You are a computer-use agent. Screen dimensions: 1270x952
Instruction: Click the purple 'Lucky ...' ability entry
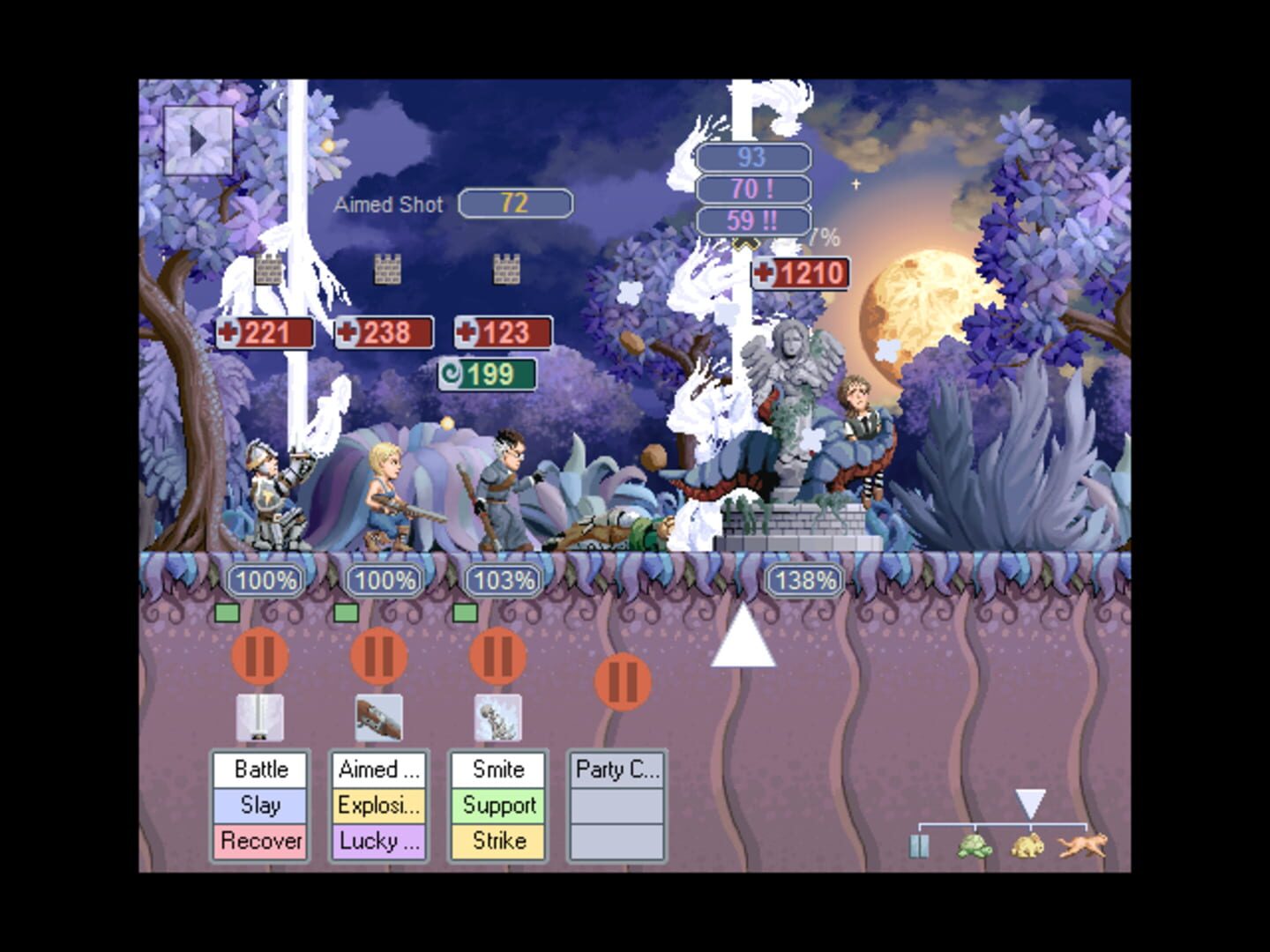tap(377, 841)
